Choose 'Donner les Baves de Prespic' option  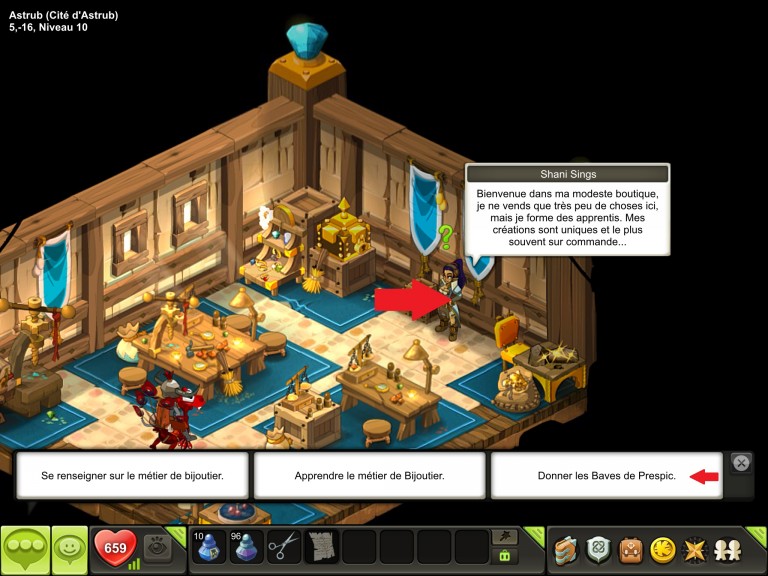click(606, 476)
